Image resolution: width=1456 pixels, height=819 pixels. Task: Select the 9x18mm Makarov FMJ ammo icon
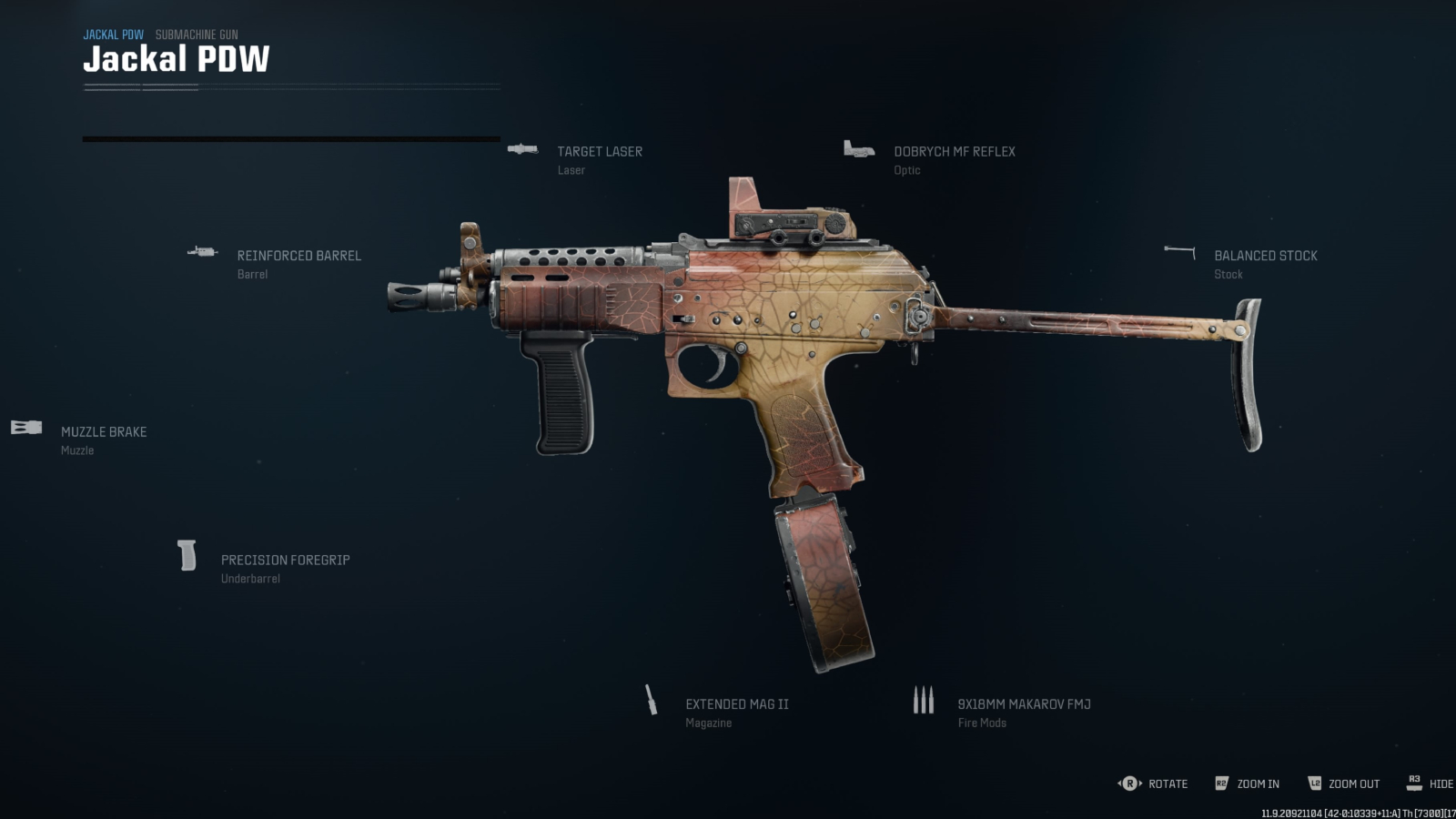click(923, 701)
